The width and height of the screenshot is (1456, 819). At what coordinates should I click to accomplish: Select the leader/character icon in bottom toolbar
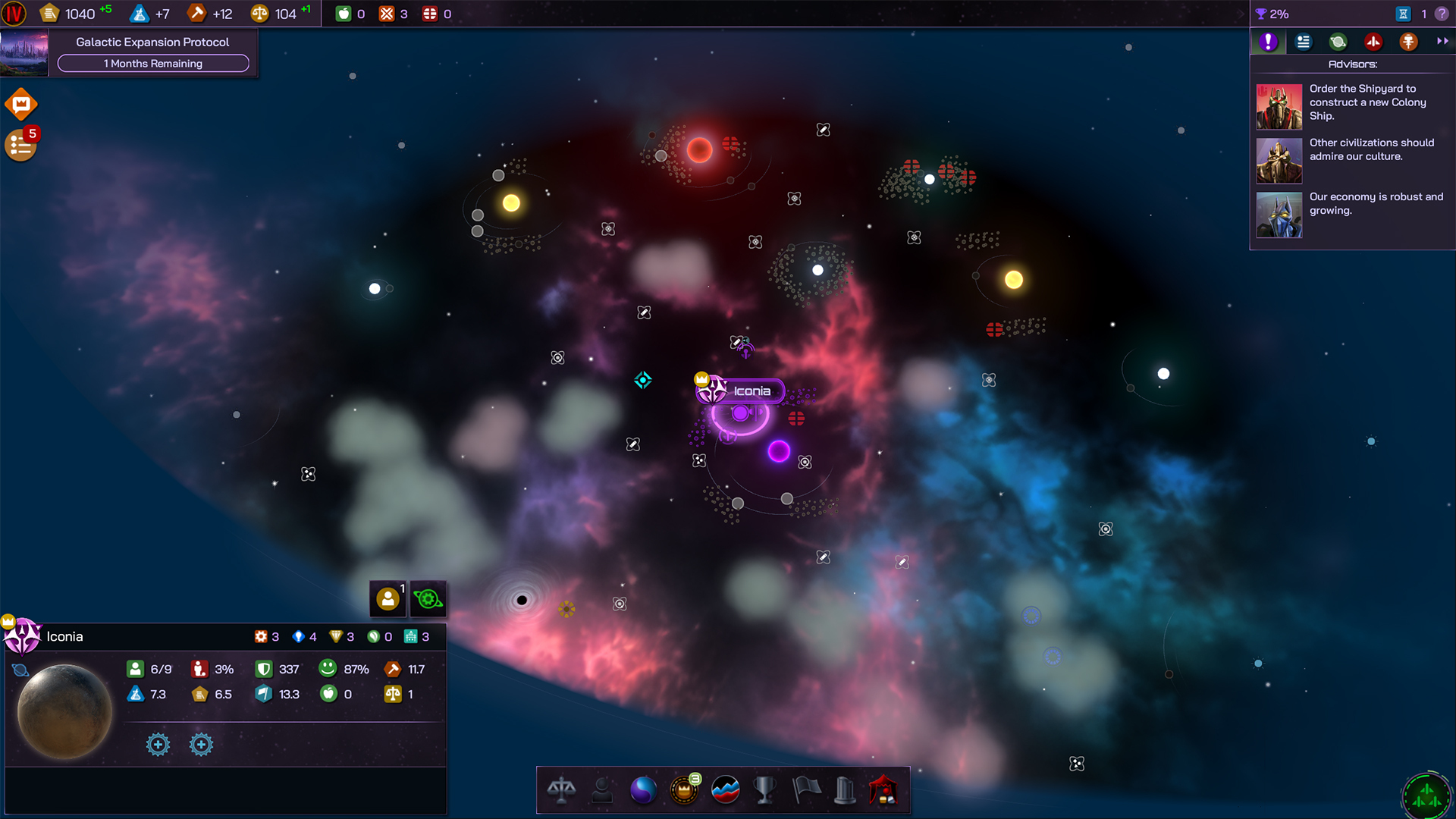point(603,790)
